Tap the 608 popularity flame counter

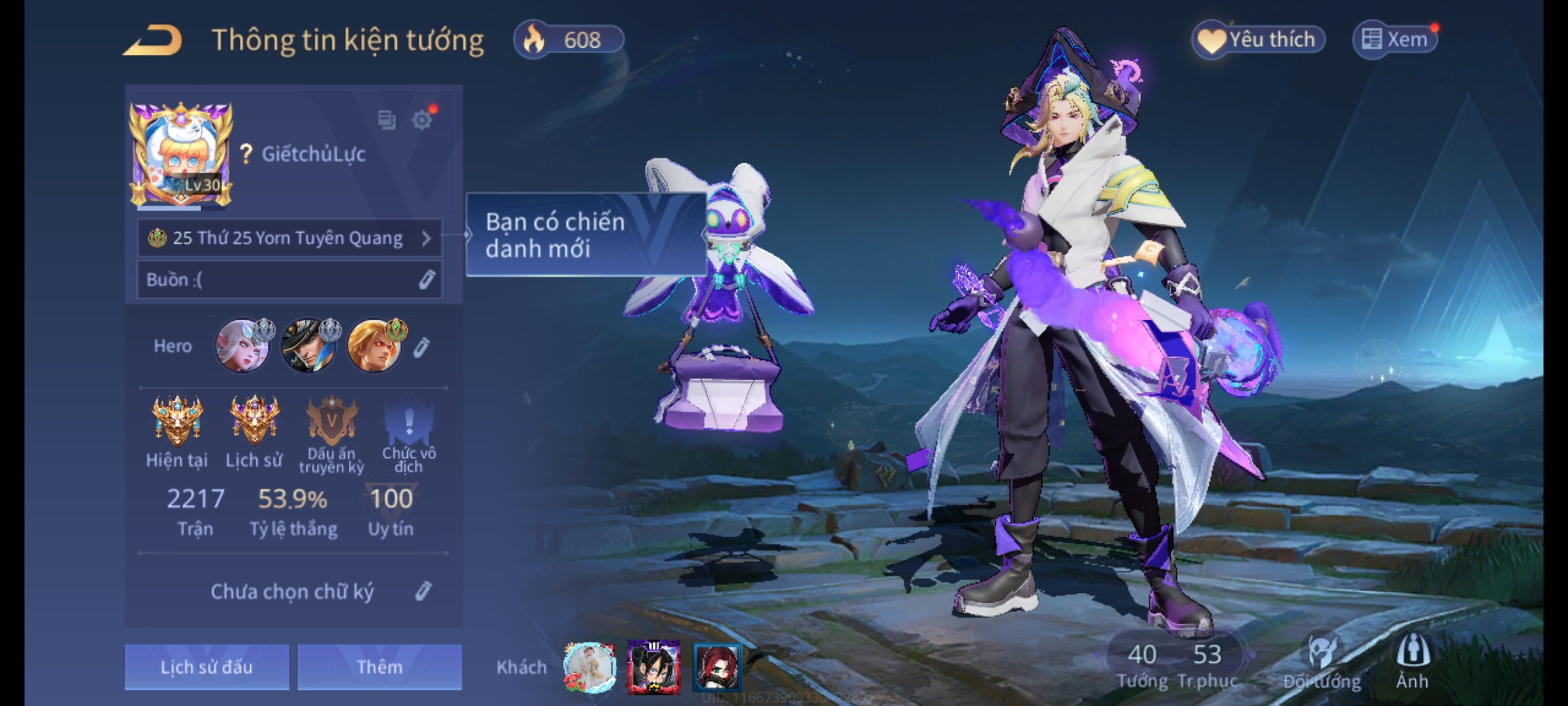coord(568,40)
